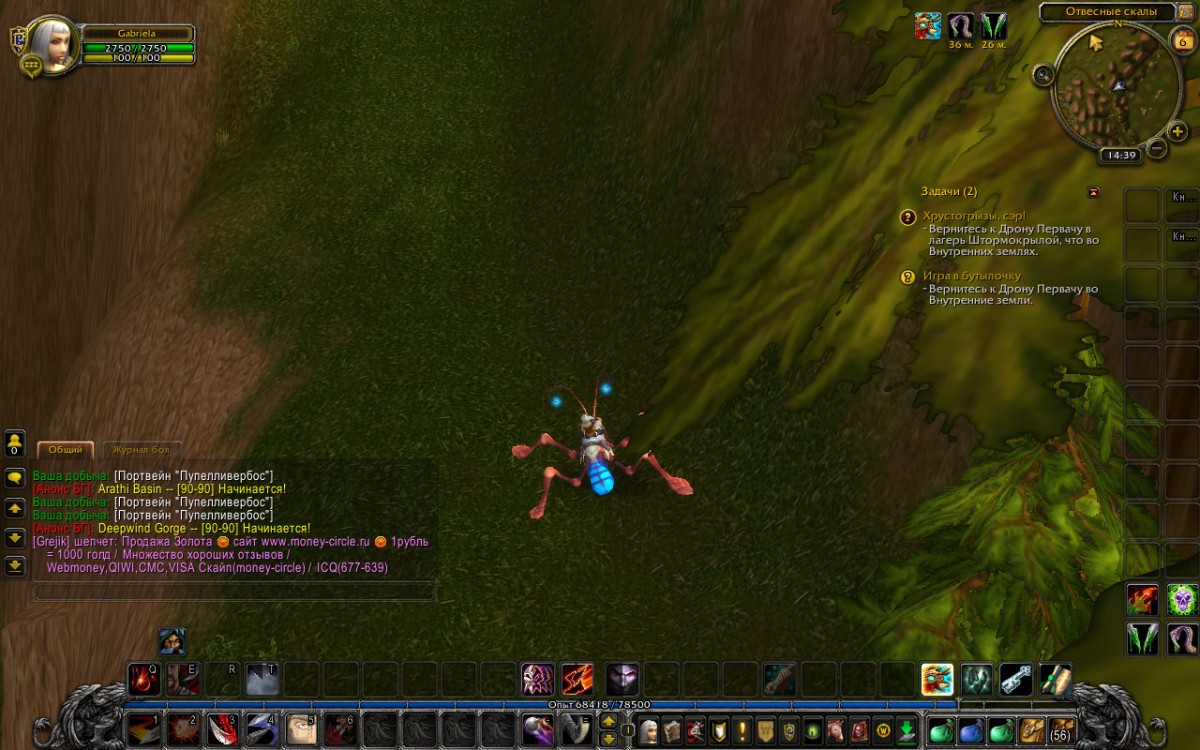Open the chat menu speech bubble button
This screenshot has width=1200, height=750.
(15, 478)
